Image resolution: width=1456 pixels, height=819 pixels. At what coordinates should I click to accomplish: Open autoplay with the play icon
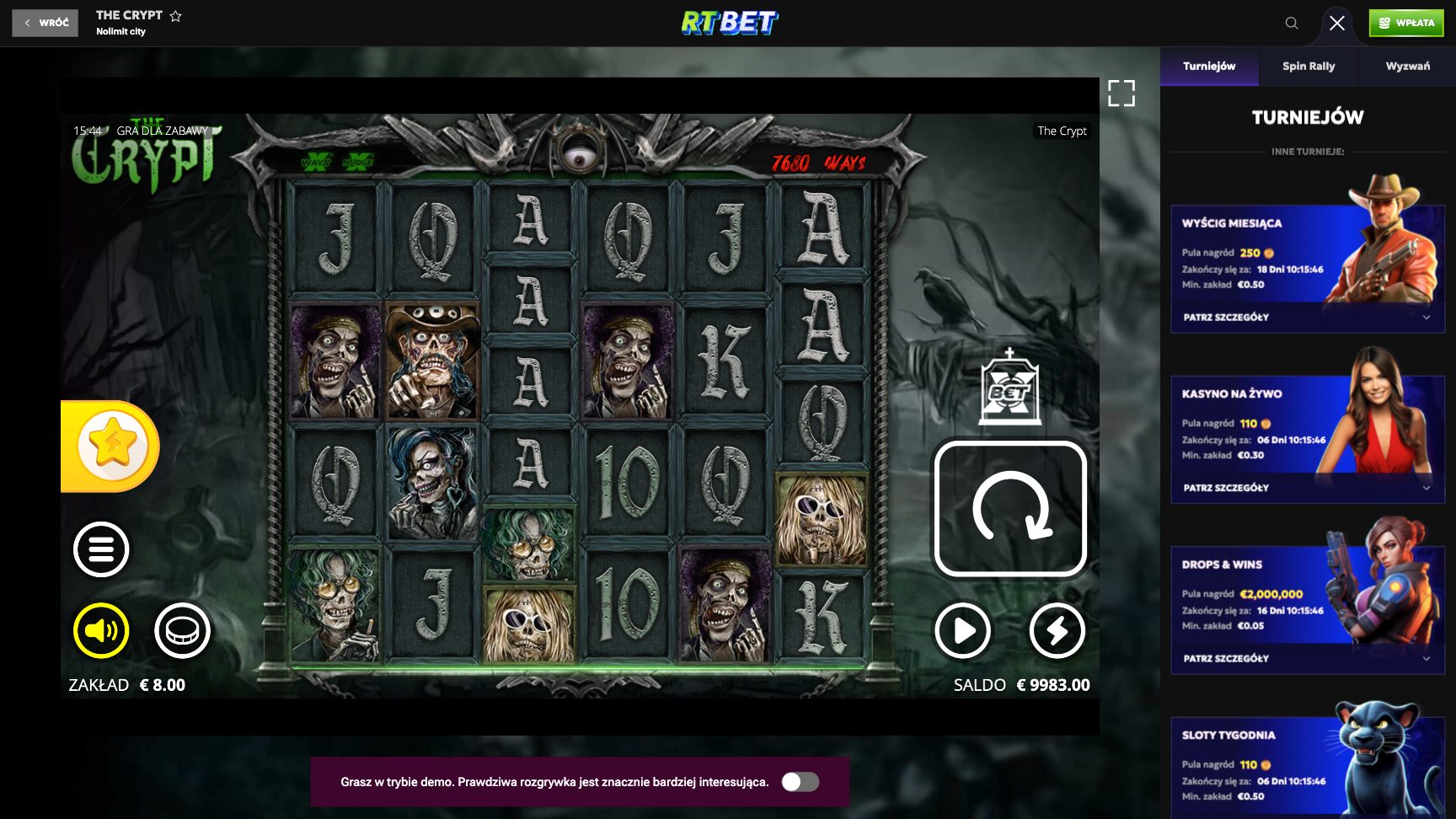[x=963, y=629]
